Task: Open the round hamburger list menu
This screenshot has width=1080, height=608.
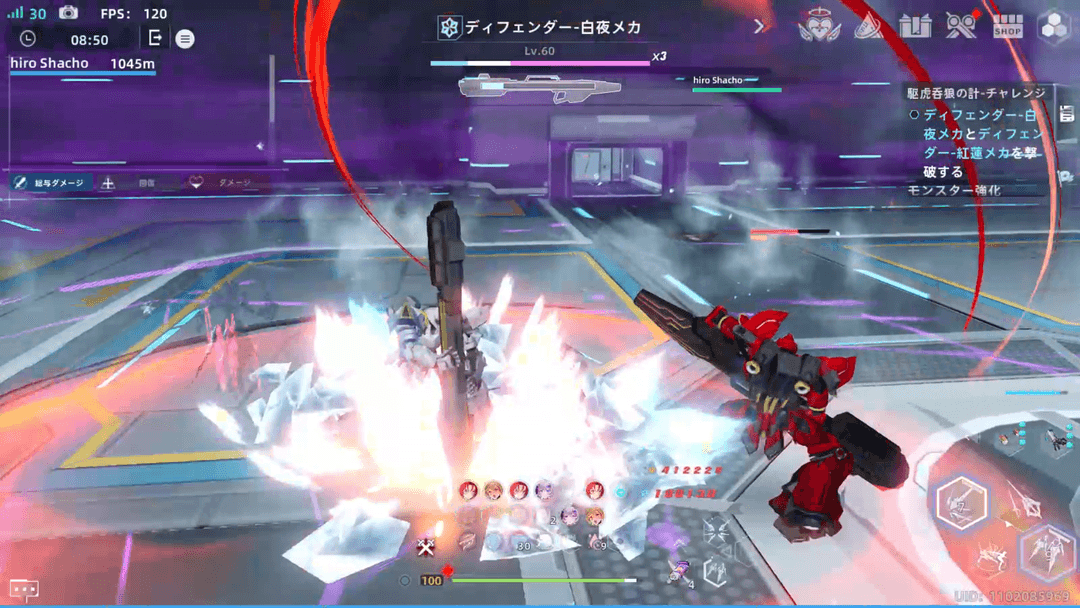Action: 185,39
